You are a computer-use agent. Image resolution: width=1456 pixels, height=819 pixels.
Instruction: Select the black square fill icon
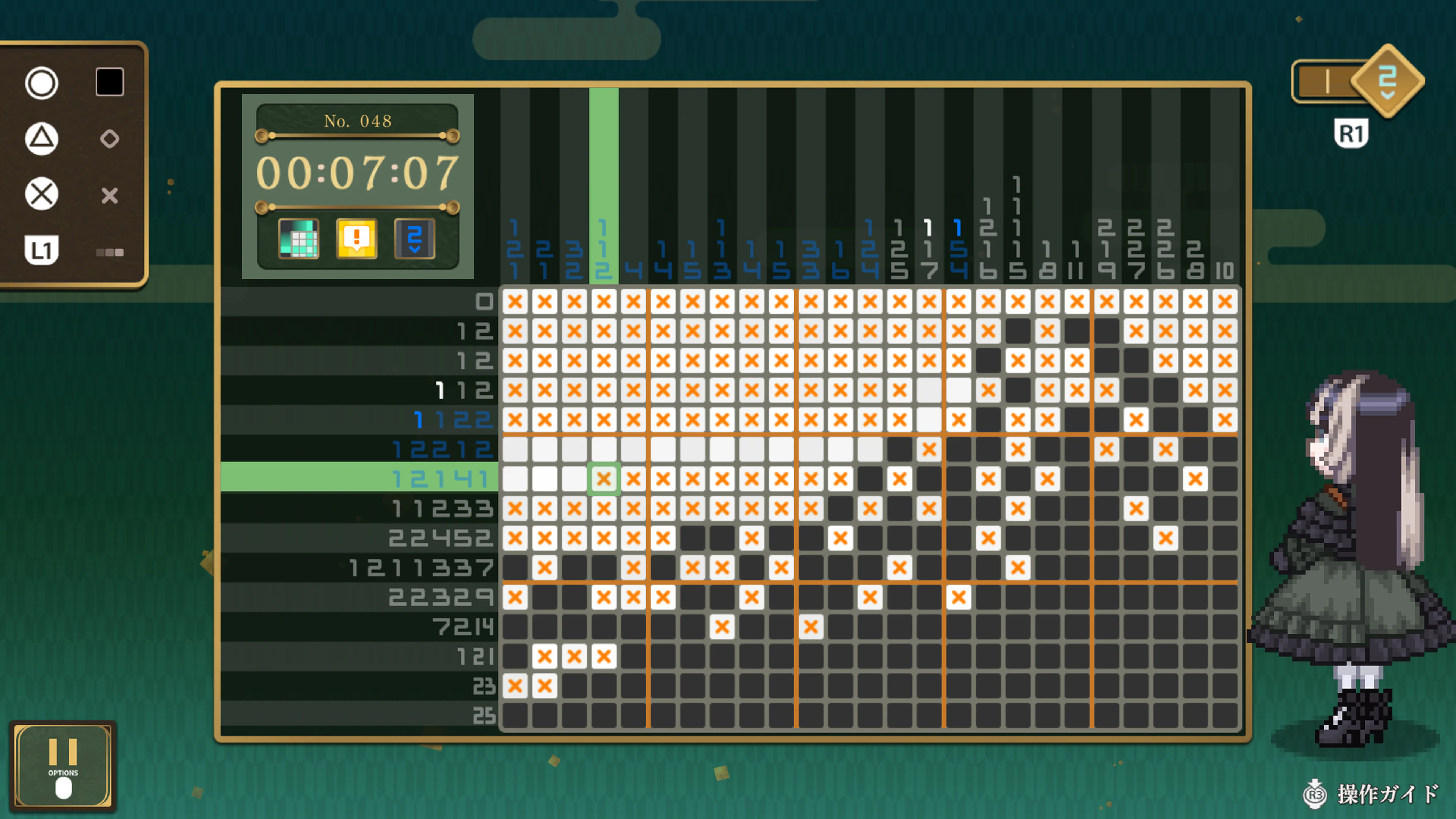pyautogui.click(x=109, y=82)
